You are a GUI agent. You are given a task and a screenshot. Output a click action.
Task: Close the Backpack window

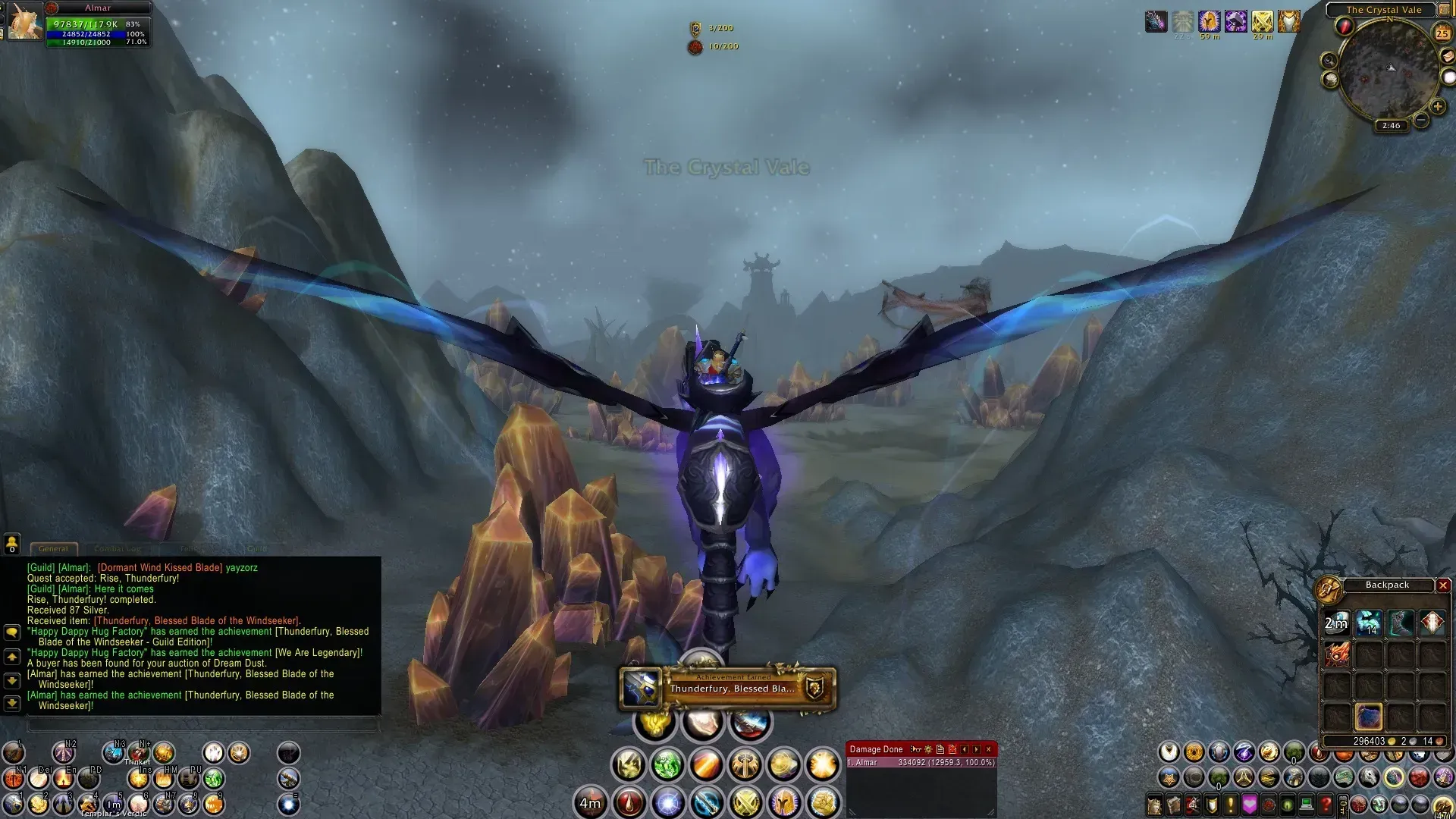pos(1443,585)
